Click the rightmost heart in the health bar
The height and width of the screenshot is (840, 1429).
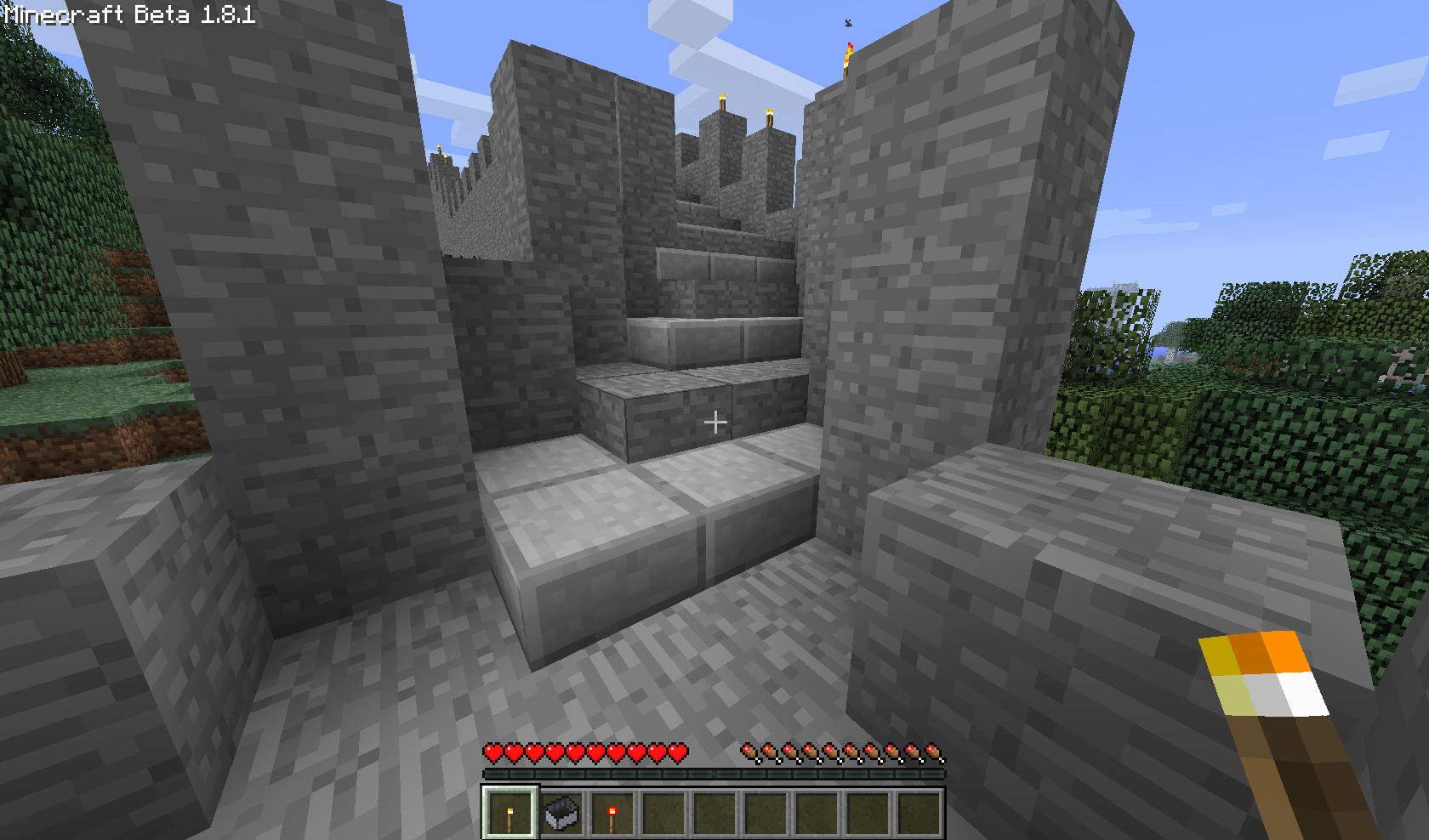coord(679,752)
